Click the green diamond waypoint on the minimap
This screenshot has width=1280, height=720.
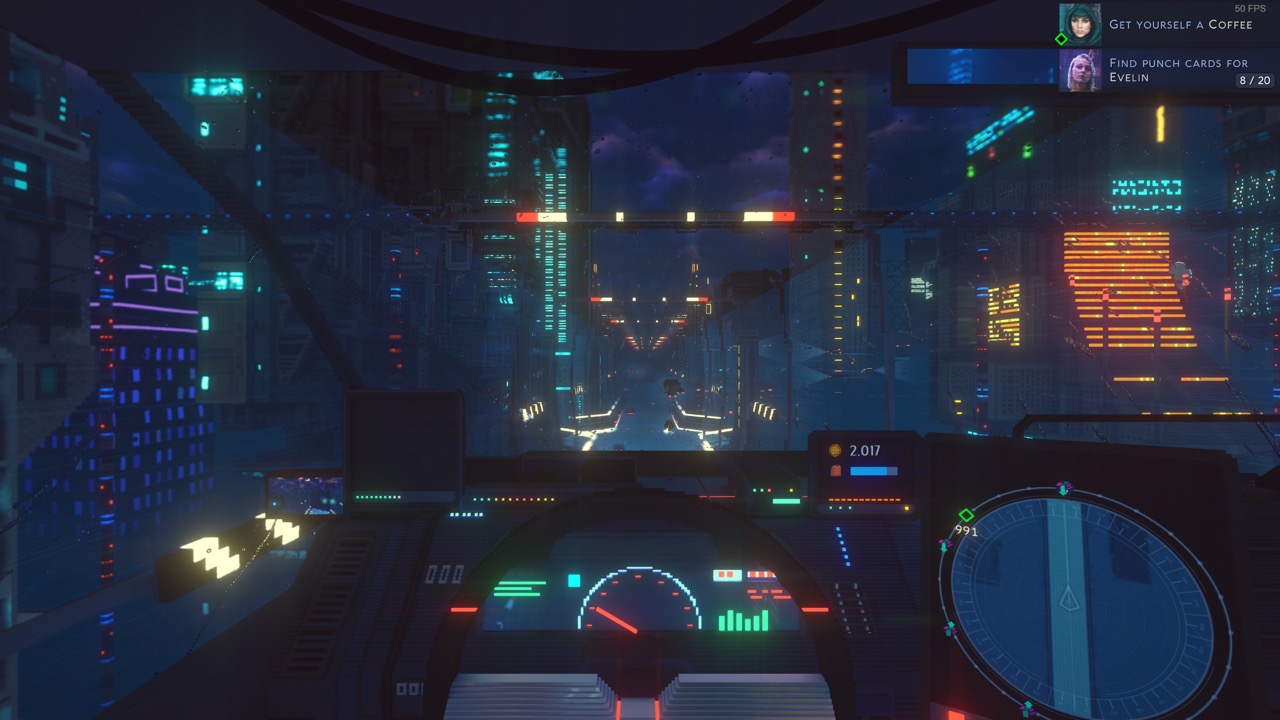point(966,515)
